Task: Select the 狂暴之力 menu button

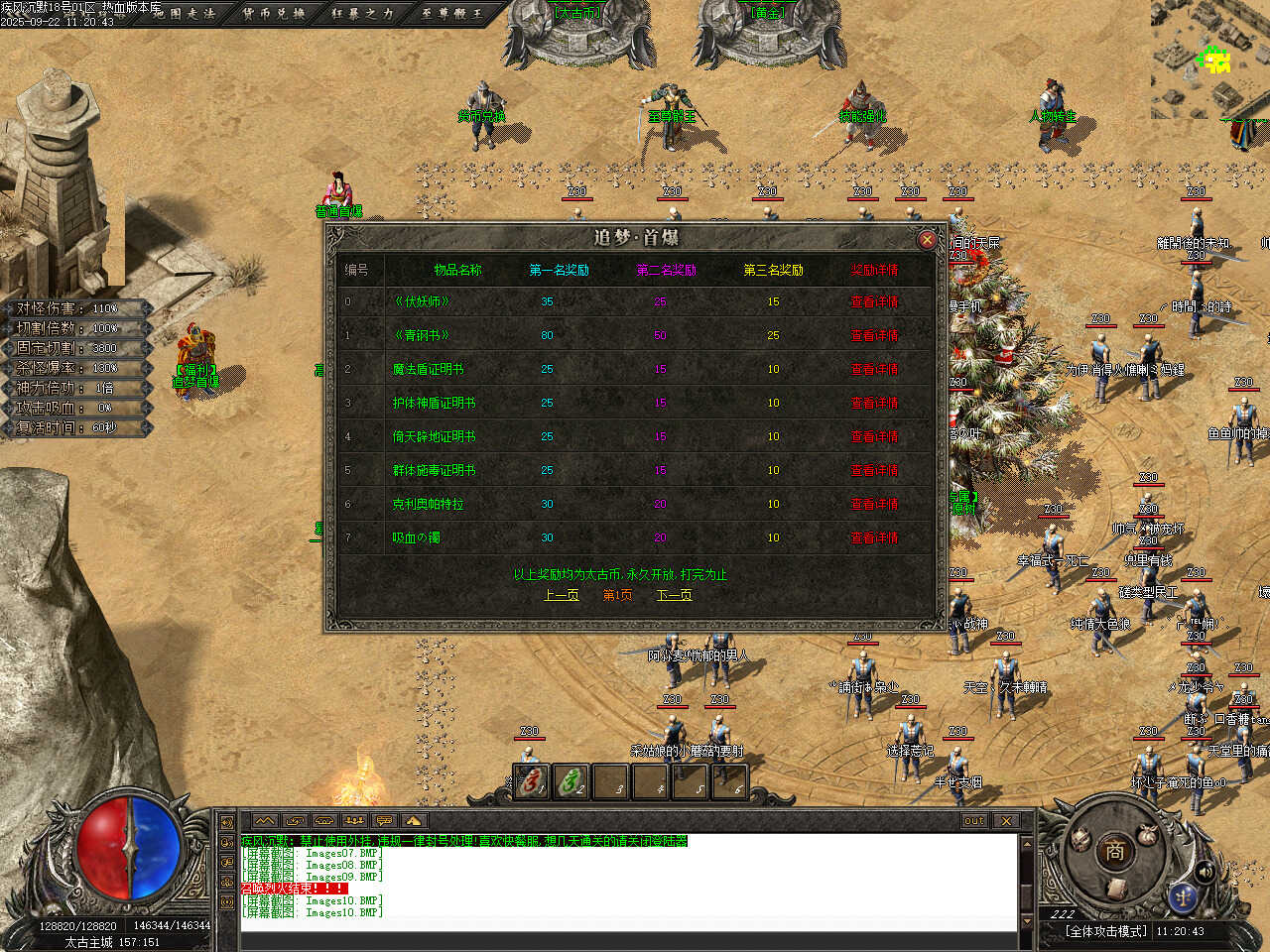Action: [x=362, y=13]
